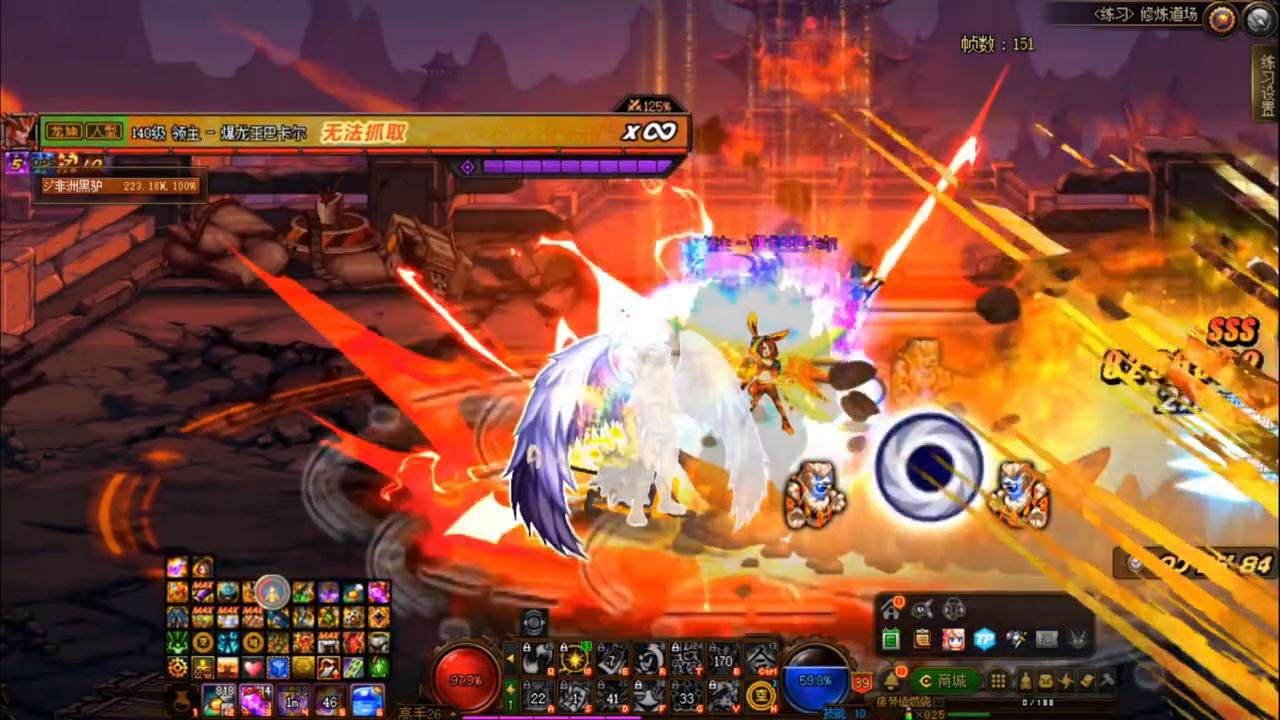Viewport: 1280px width, 720px height.
Task: Open the character silhouette menu icon
Action: click(x=1025, y=681)
